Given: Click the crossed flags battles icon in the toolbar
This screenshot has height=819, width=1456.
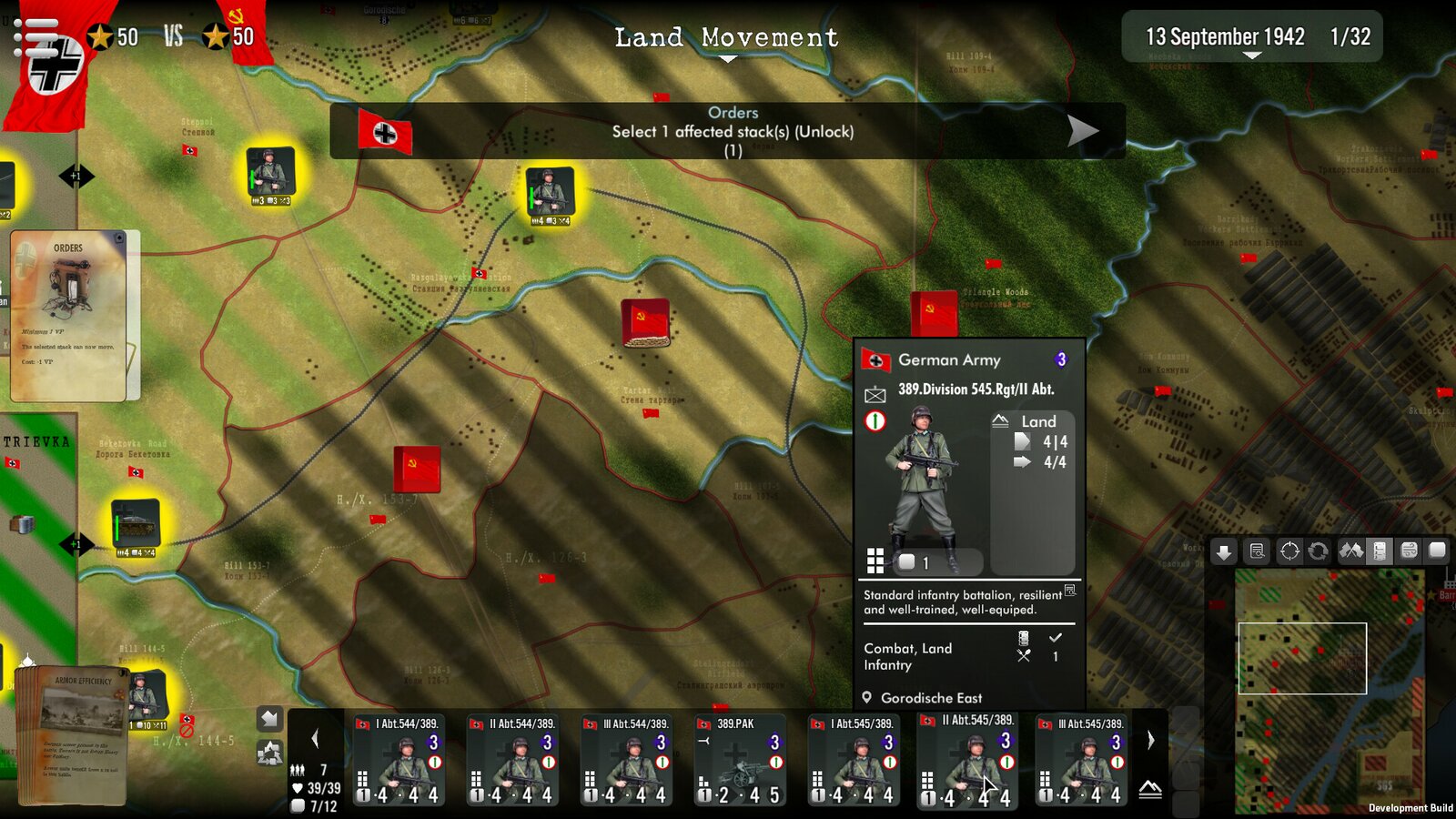Looking at the screenshot, I should (x=1350, y=551).
